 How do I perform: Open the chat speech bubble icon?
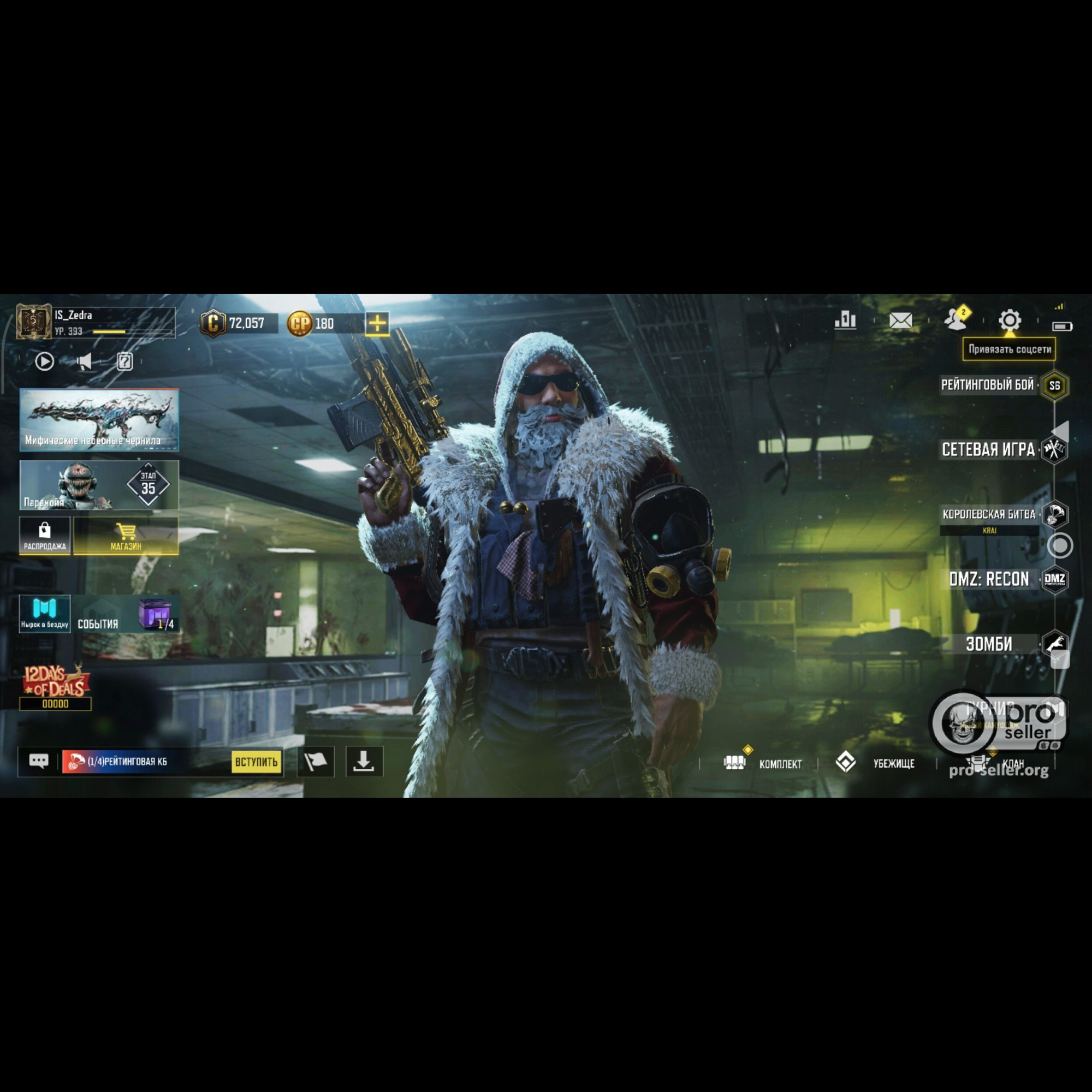39,761
